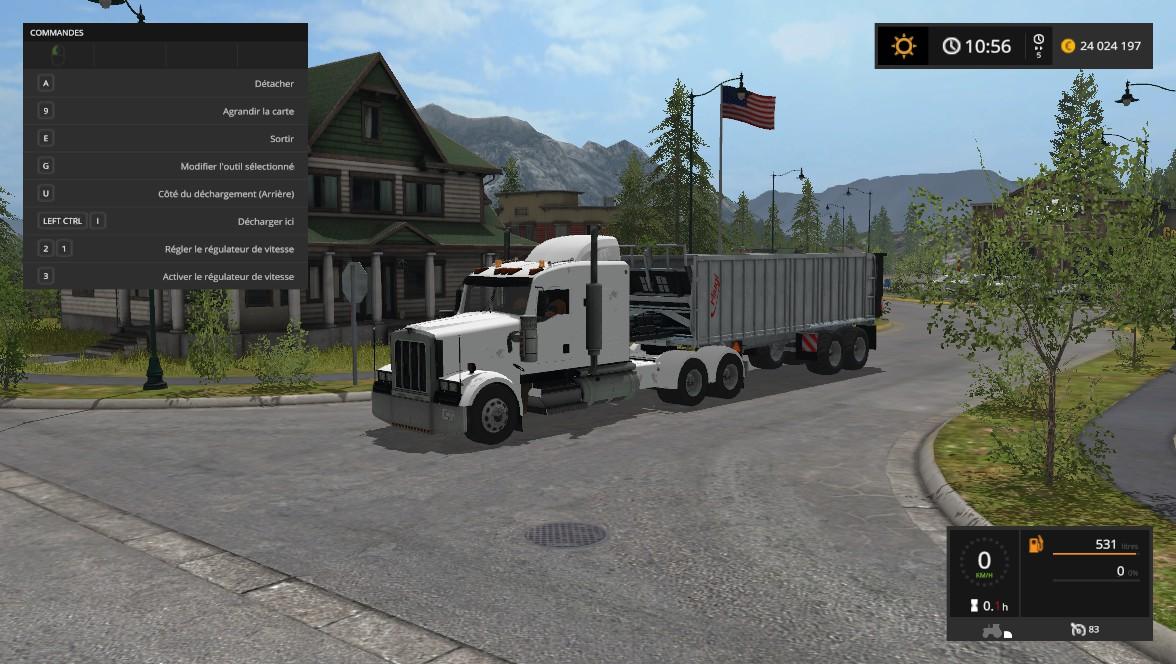Click the mouse icon in Commandes header

[58, 54]
